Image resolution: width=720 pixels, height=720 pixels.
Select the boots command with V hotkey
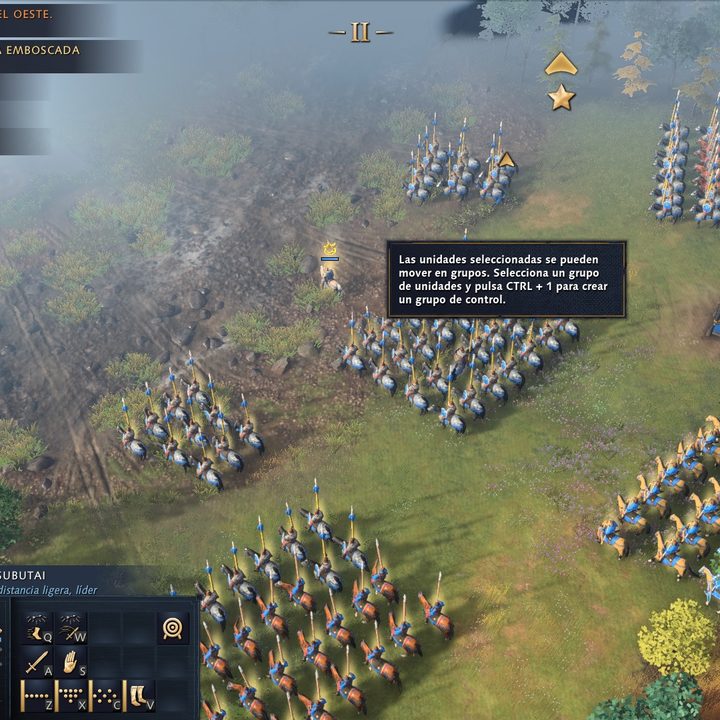coord(139,696)
